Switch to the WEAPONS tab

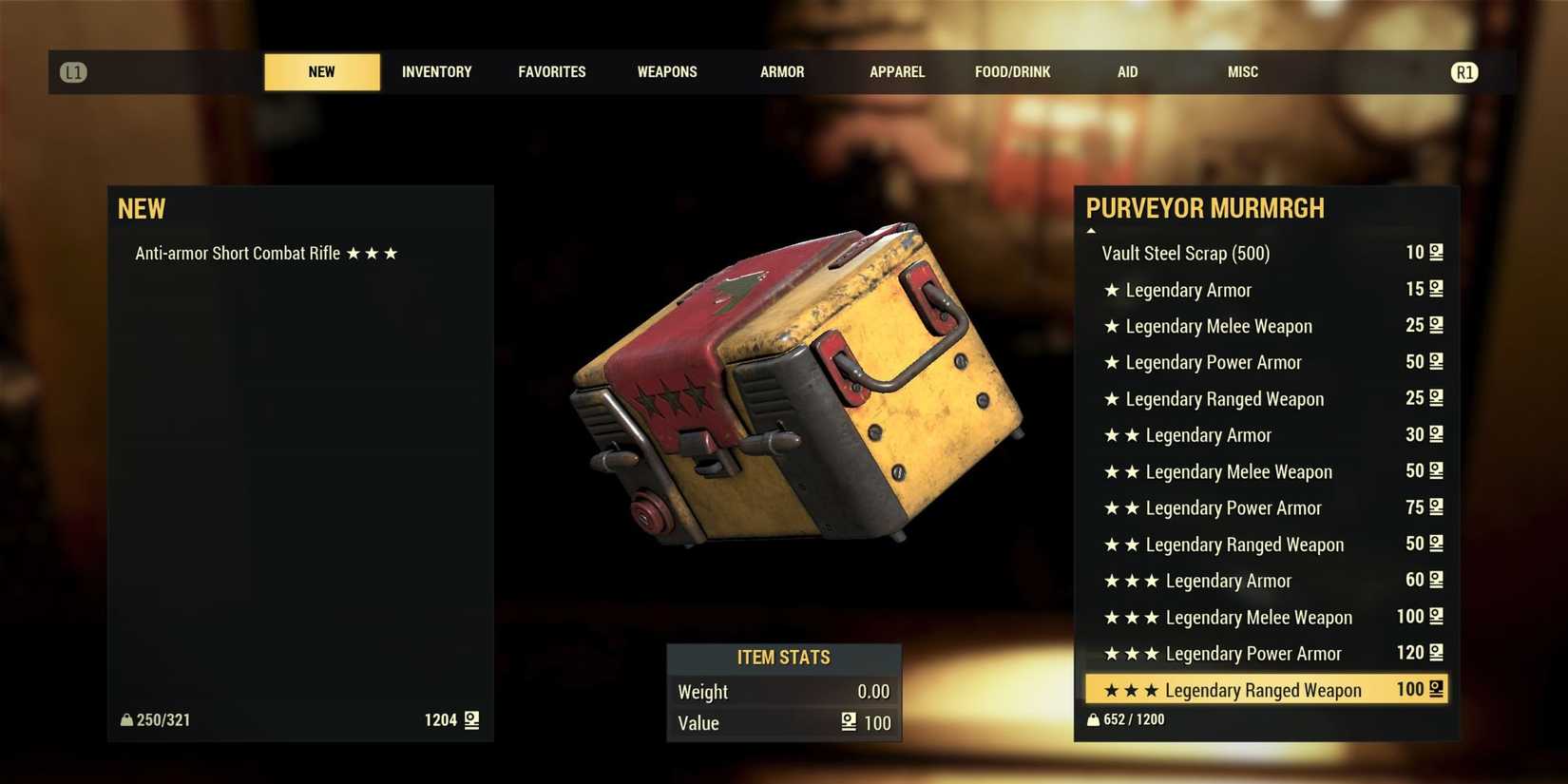tap(666, 71)
